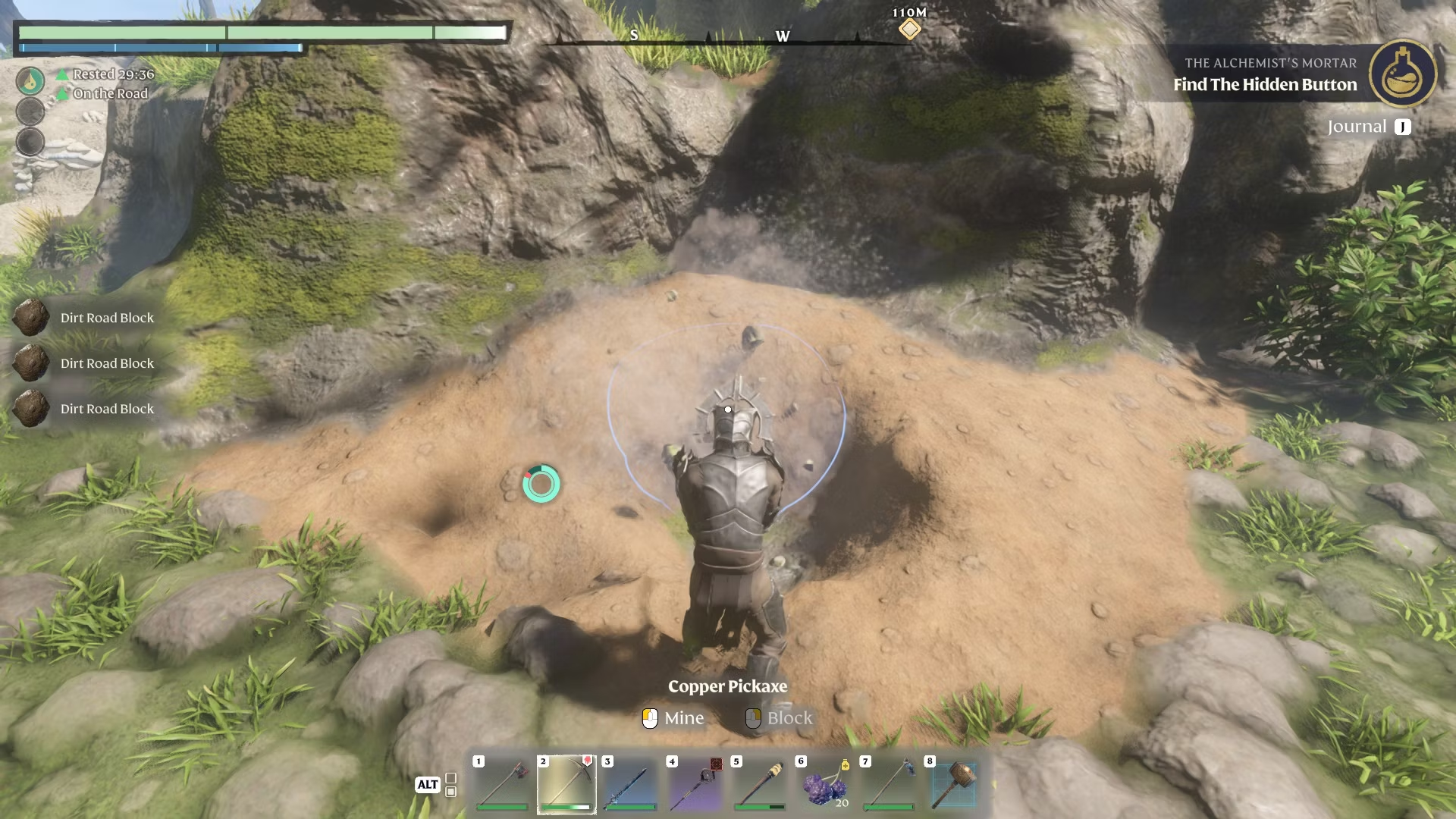This screenshot has height=819, width=1456.
Task: Select the quest waypoint marker on compass
Action: pyautogui.click(x=909, y=30)
